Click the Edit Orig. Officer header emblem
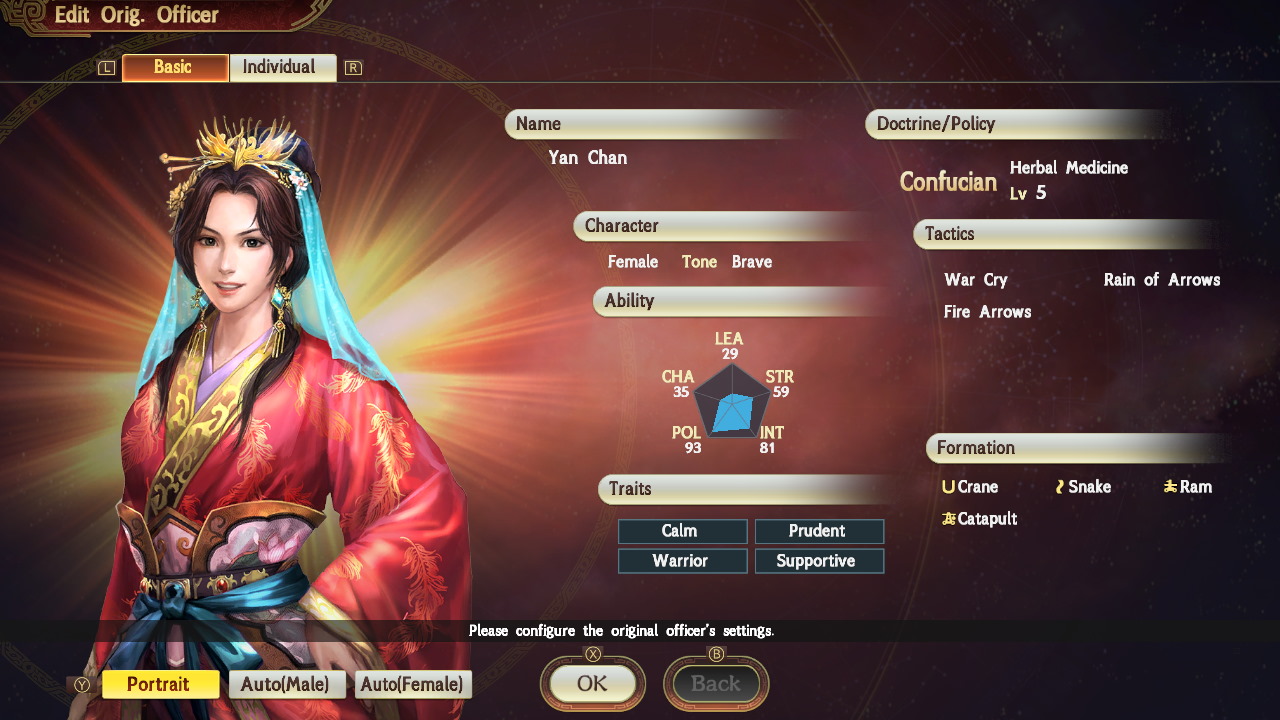Viewport: 1280px width, 720px height. coord(27,15)
